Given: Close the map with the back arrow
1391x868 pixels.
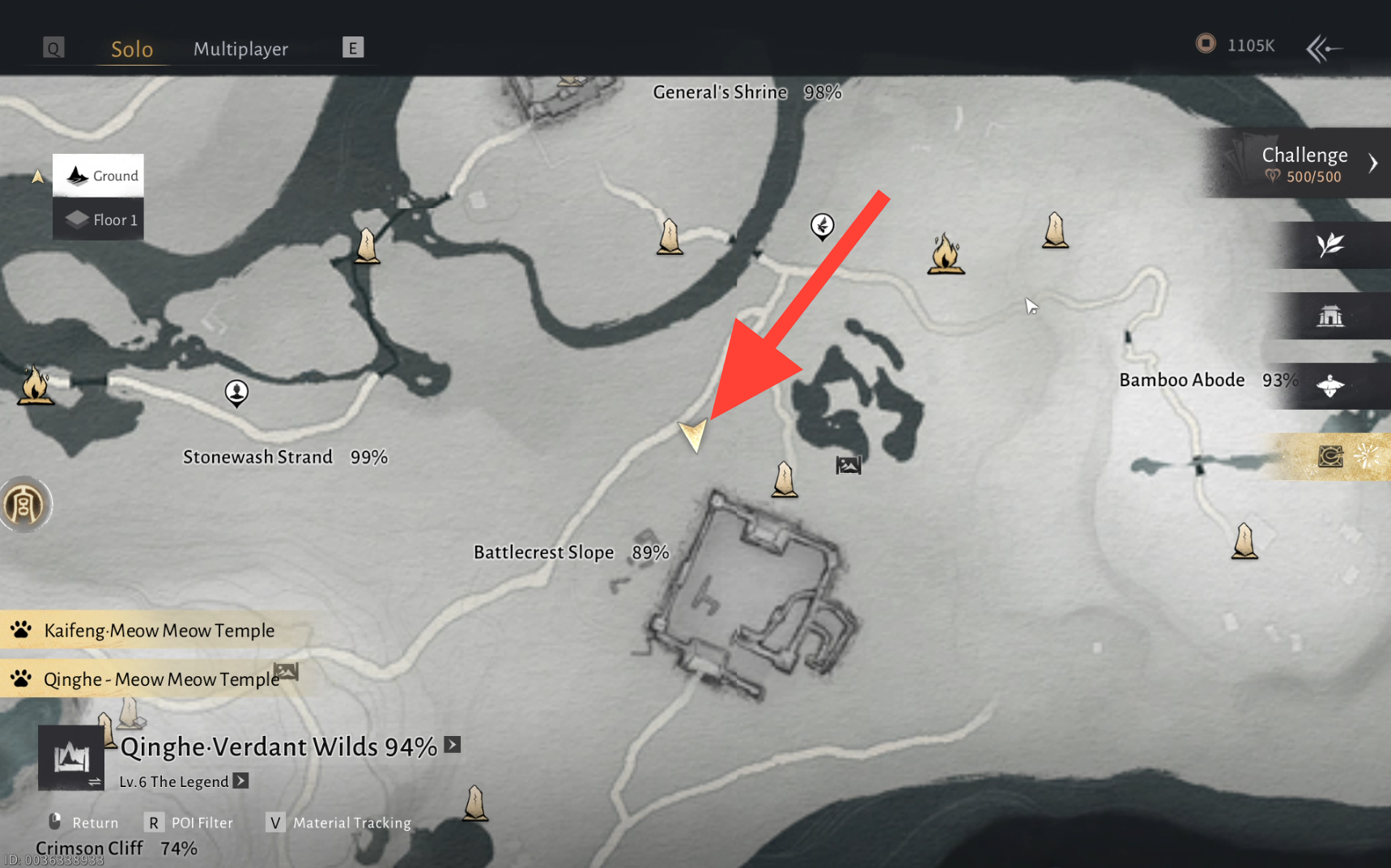Looking at the screenshot, I should [x=1324, y=49].
